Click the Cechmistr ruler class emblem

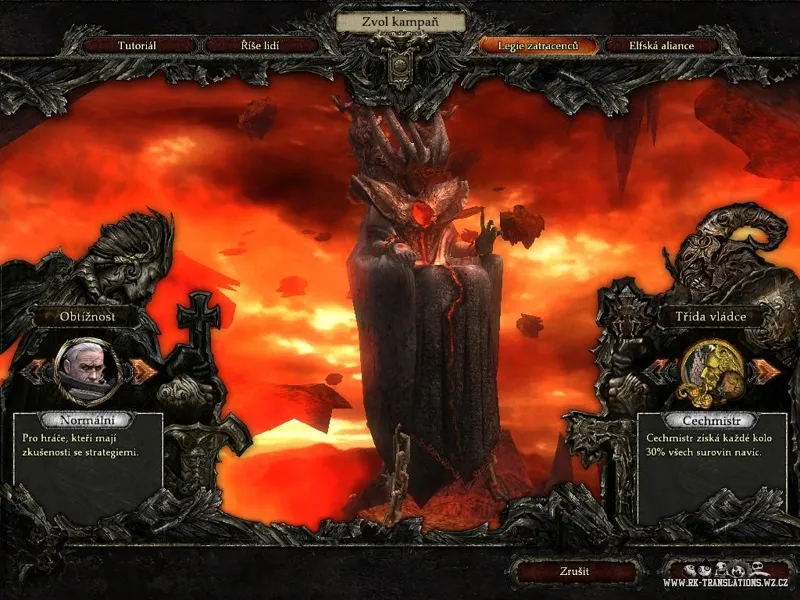click(x=713, y=368)
